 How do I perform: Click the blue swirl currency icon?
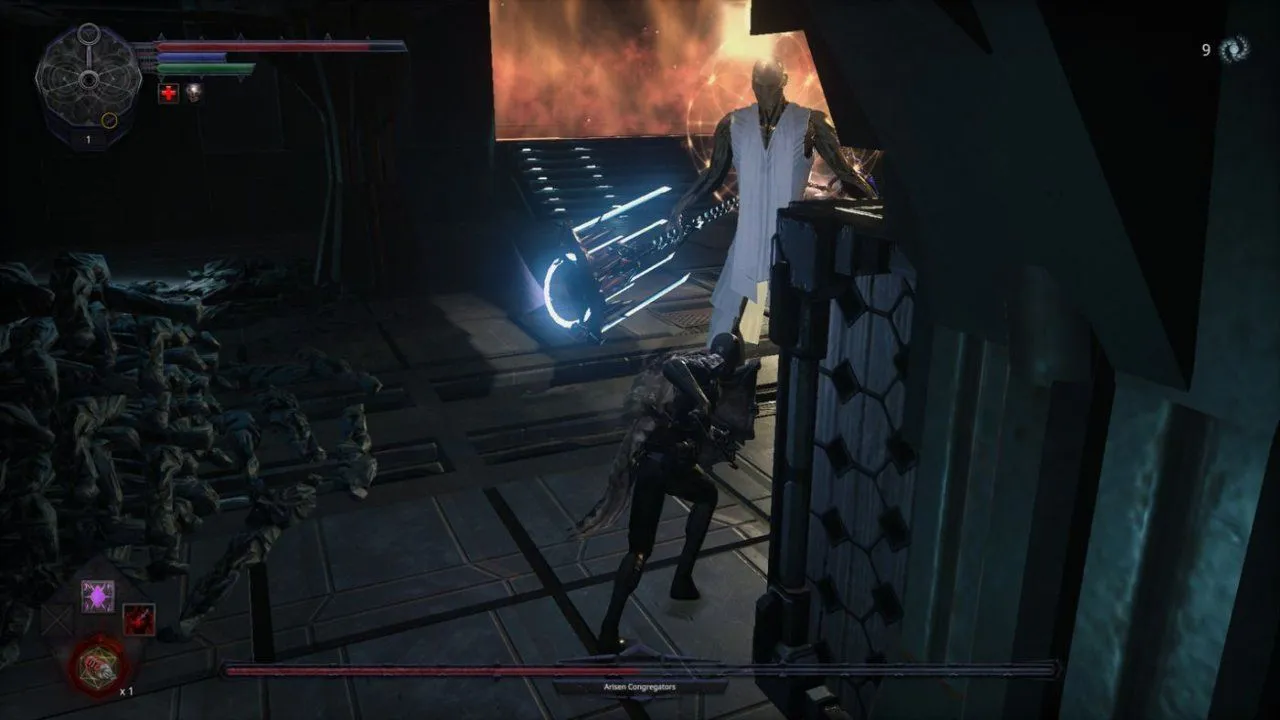(x=1234, y=48)
